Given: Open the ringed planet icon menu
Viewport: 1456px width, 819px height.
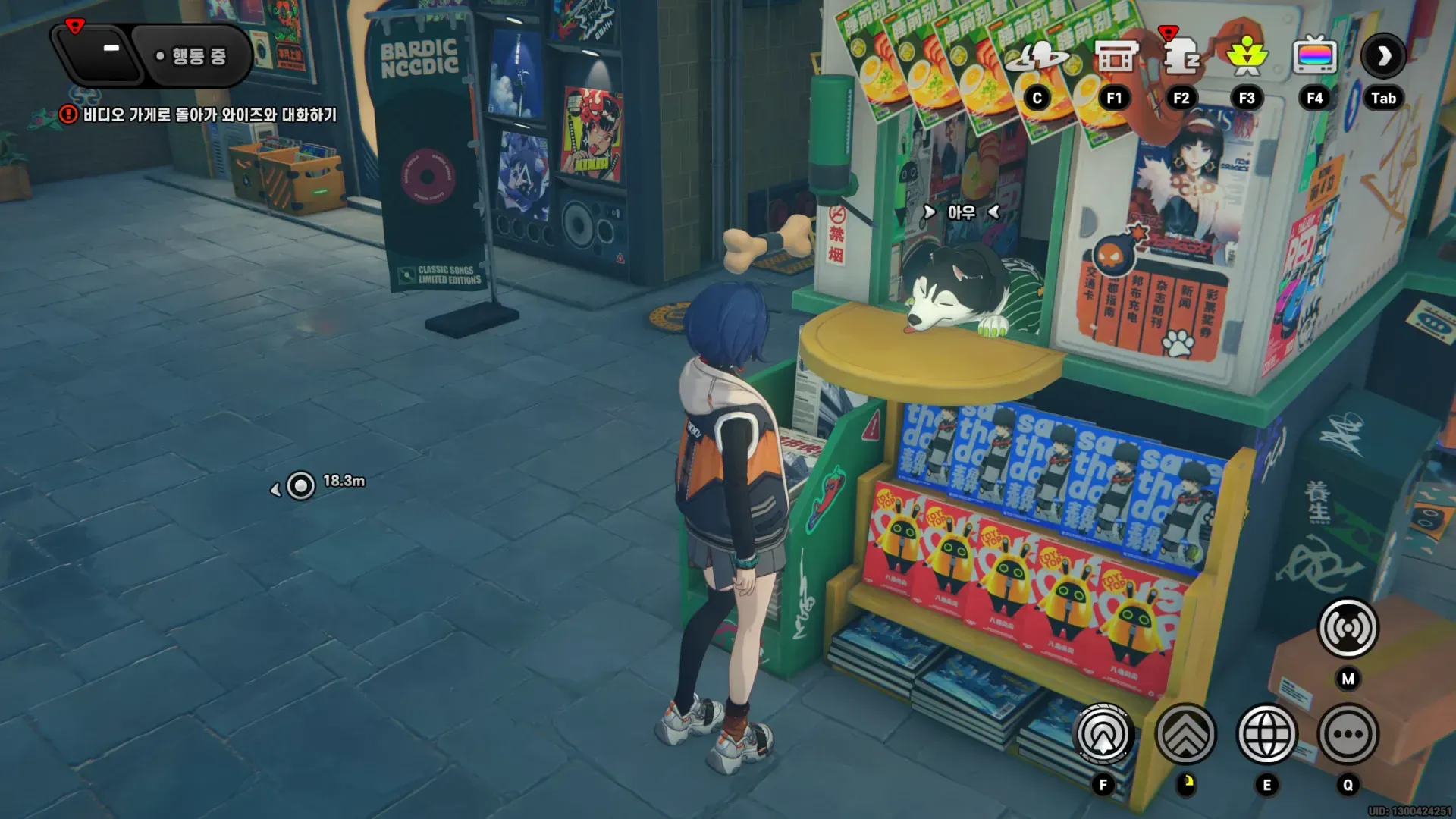Looking at the screenshot, I should pos(1037,58).
